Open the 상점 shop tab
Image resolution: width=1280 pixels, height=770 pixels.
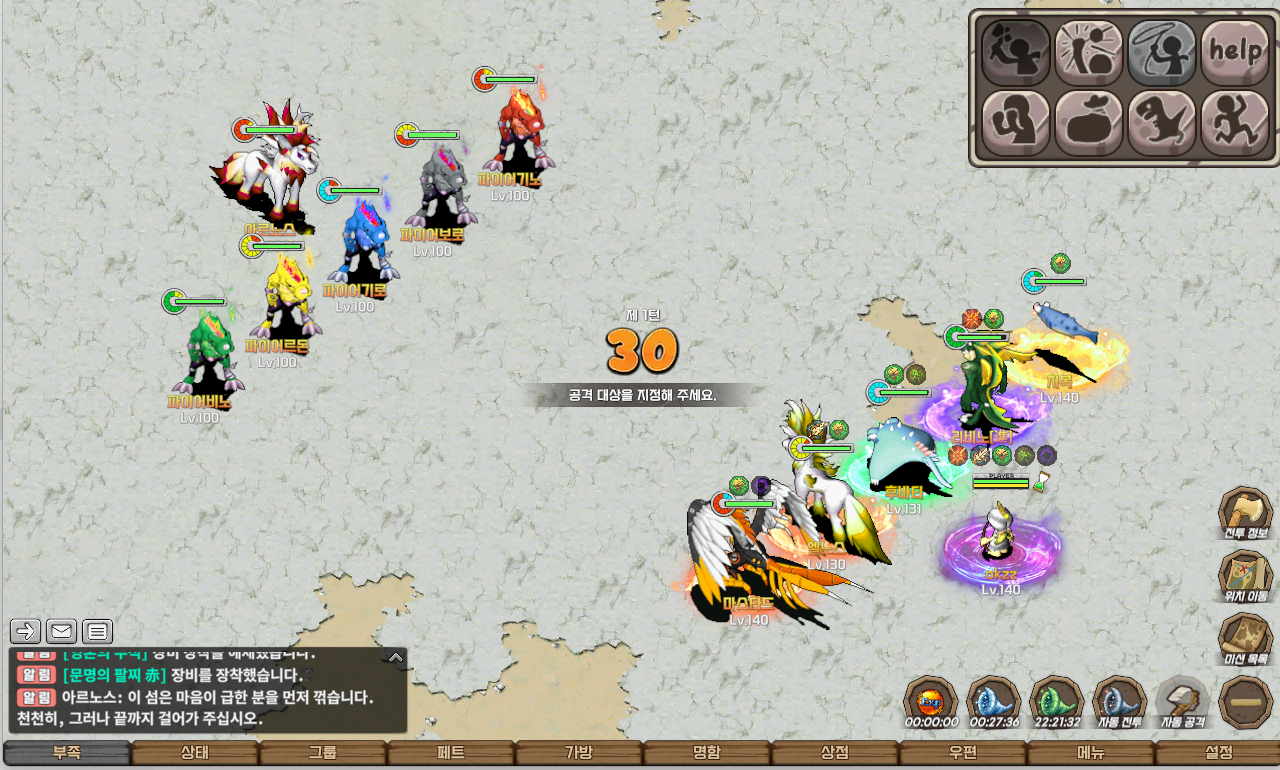click(835, 753)
